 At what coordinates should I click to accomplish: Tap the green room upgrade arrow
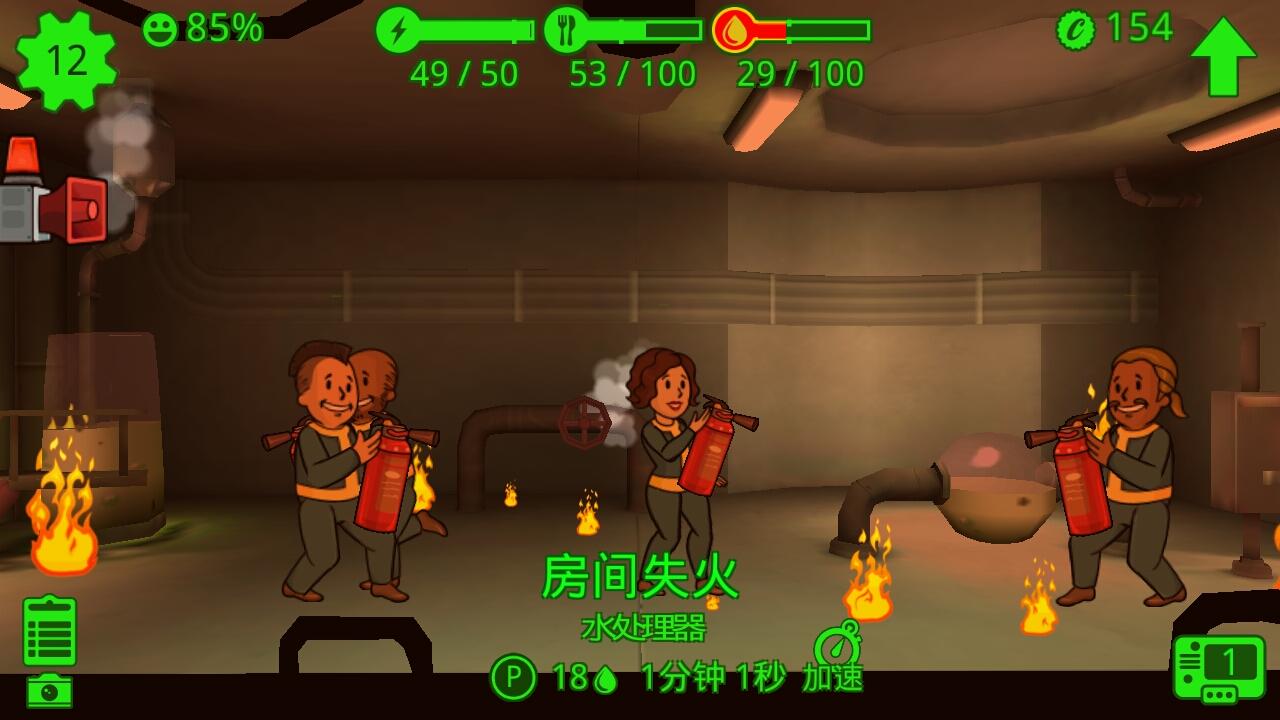[x=1222, y=56]
